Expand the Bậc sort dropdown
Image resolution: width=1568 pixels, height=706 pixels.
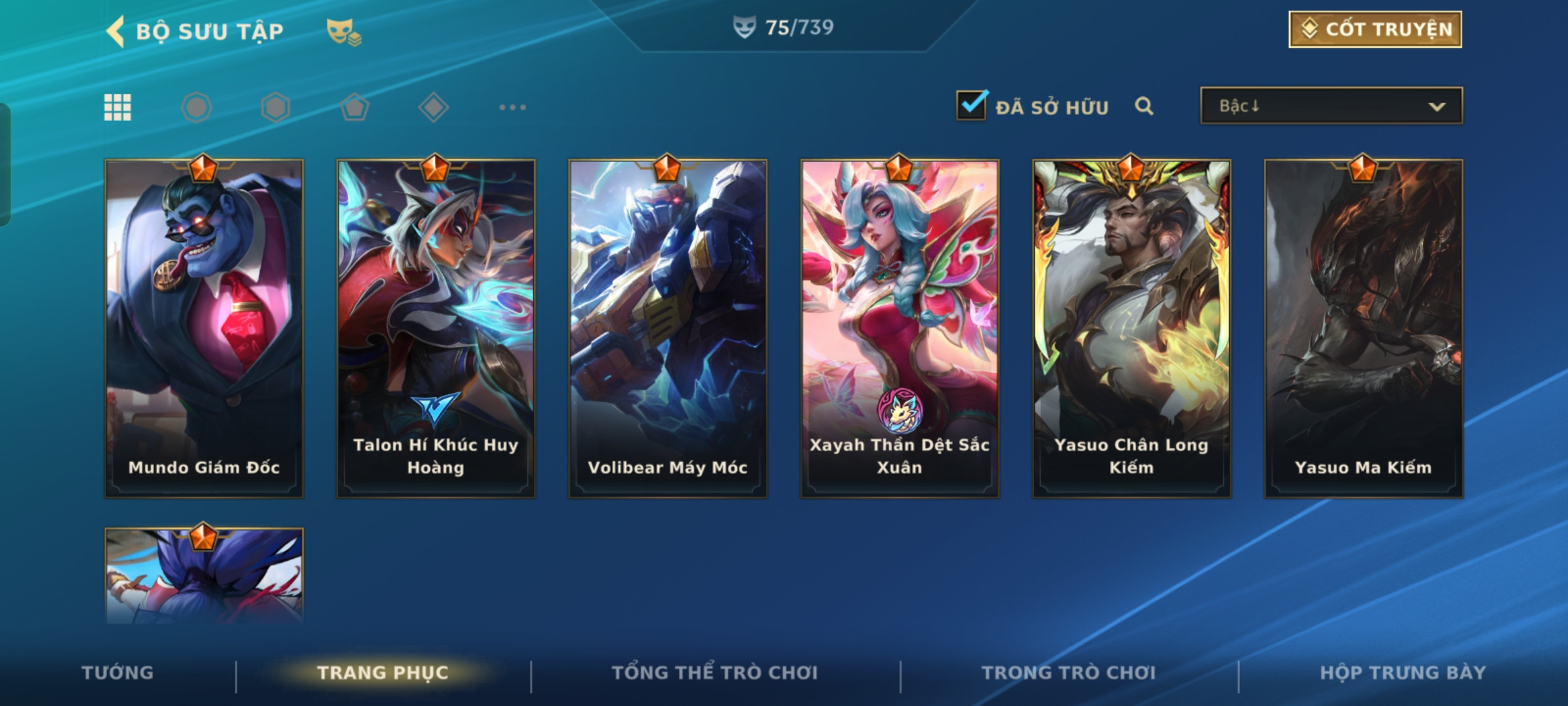pos(1331,106)
